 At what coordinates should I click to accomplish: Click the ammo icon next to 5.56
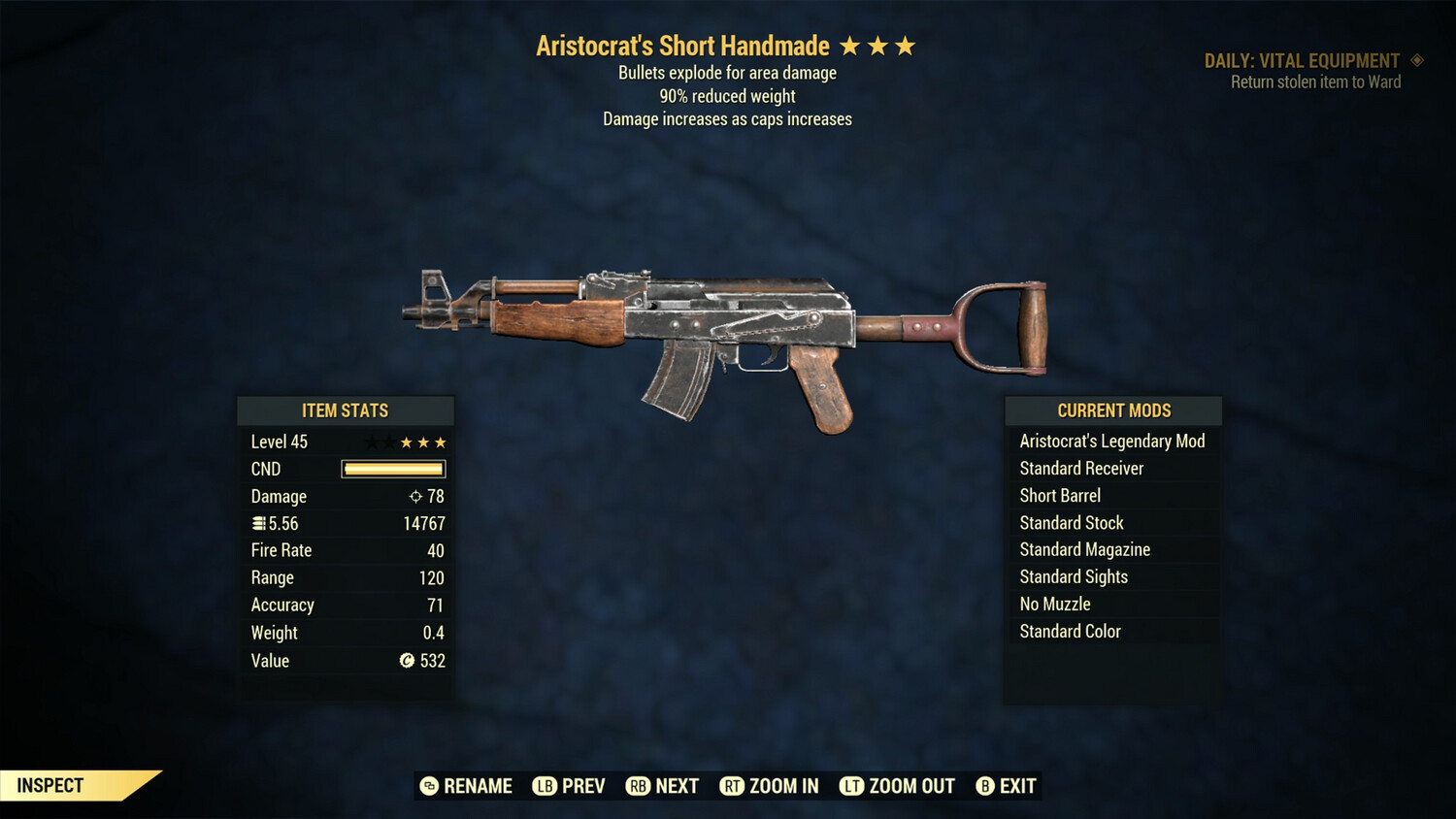click(258, 523)
